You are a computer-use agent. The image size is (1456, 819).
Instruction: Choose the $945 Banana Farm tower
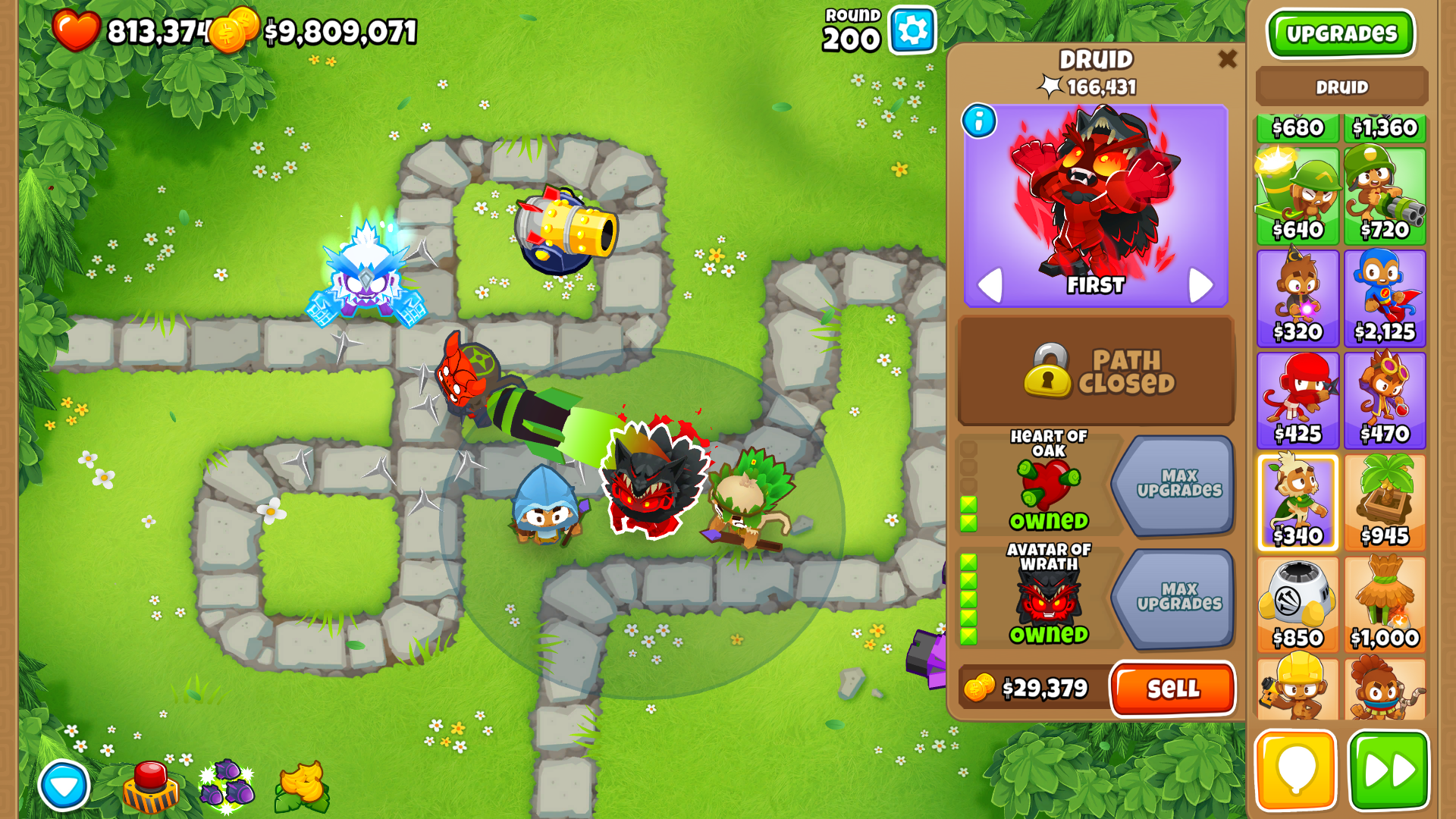(x=1385, y=502)
